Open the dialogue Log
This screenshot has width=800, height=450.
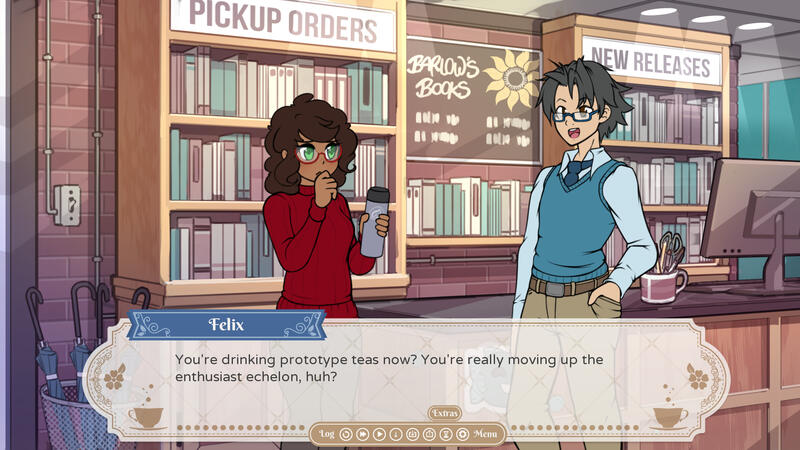tap(327, 434)
